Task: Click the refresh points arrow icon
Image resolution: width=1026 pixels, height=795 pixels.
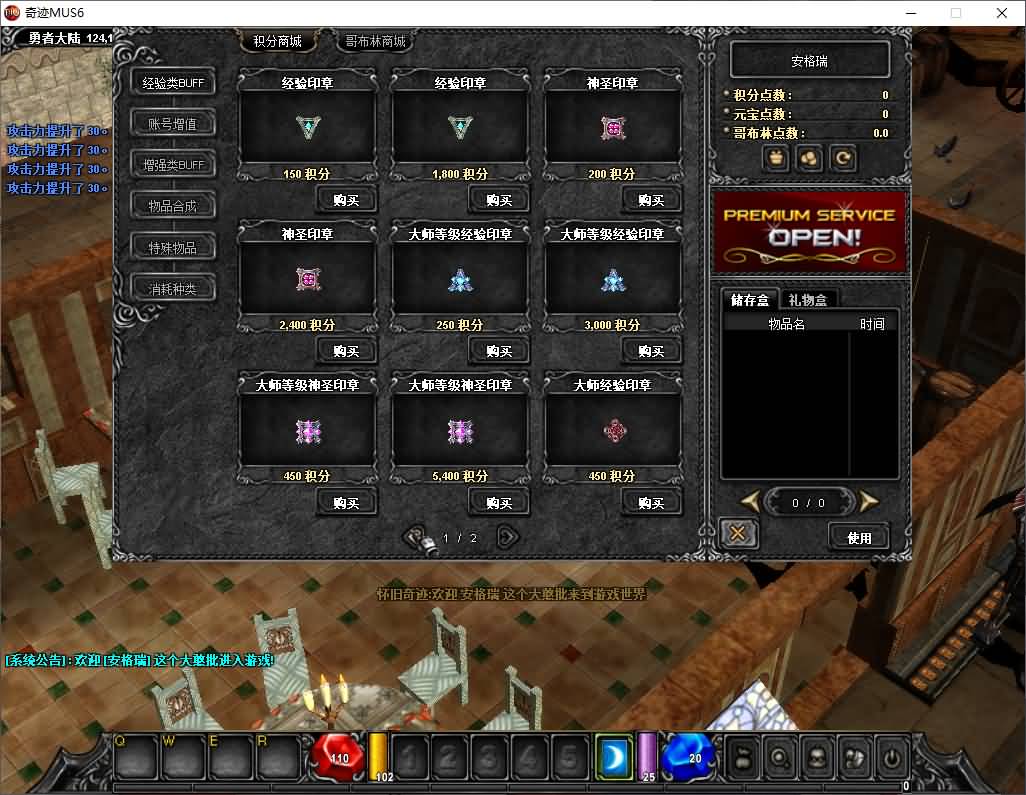Action: tap(843, 158)
